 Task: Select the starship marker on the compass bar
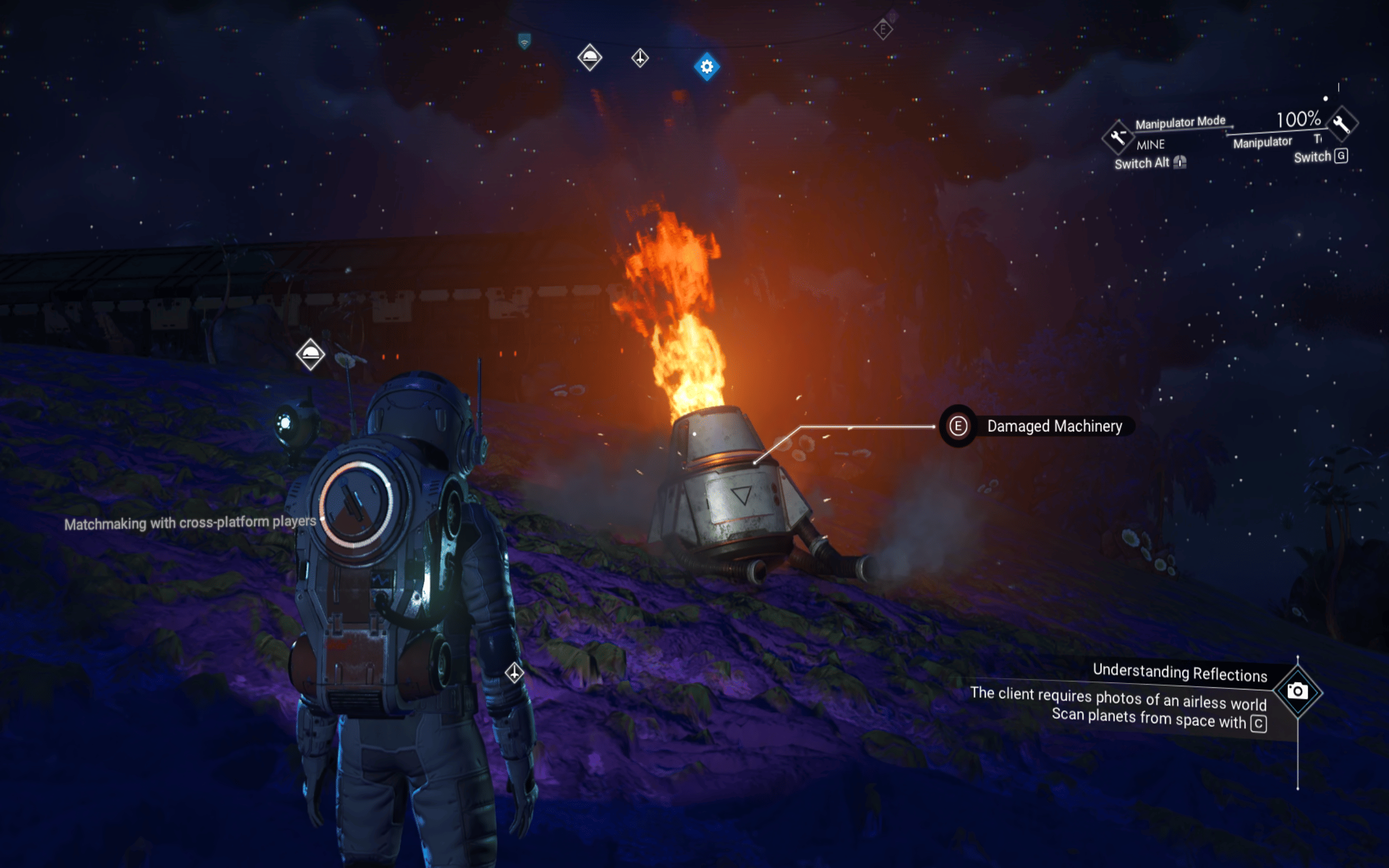[640, 58]
